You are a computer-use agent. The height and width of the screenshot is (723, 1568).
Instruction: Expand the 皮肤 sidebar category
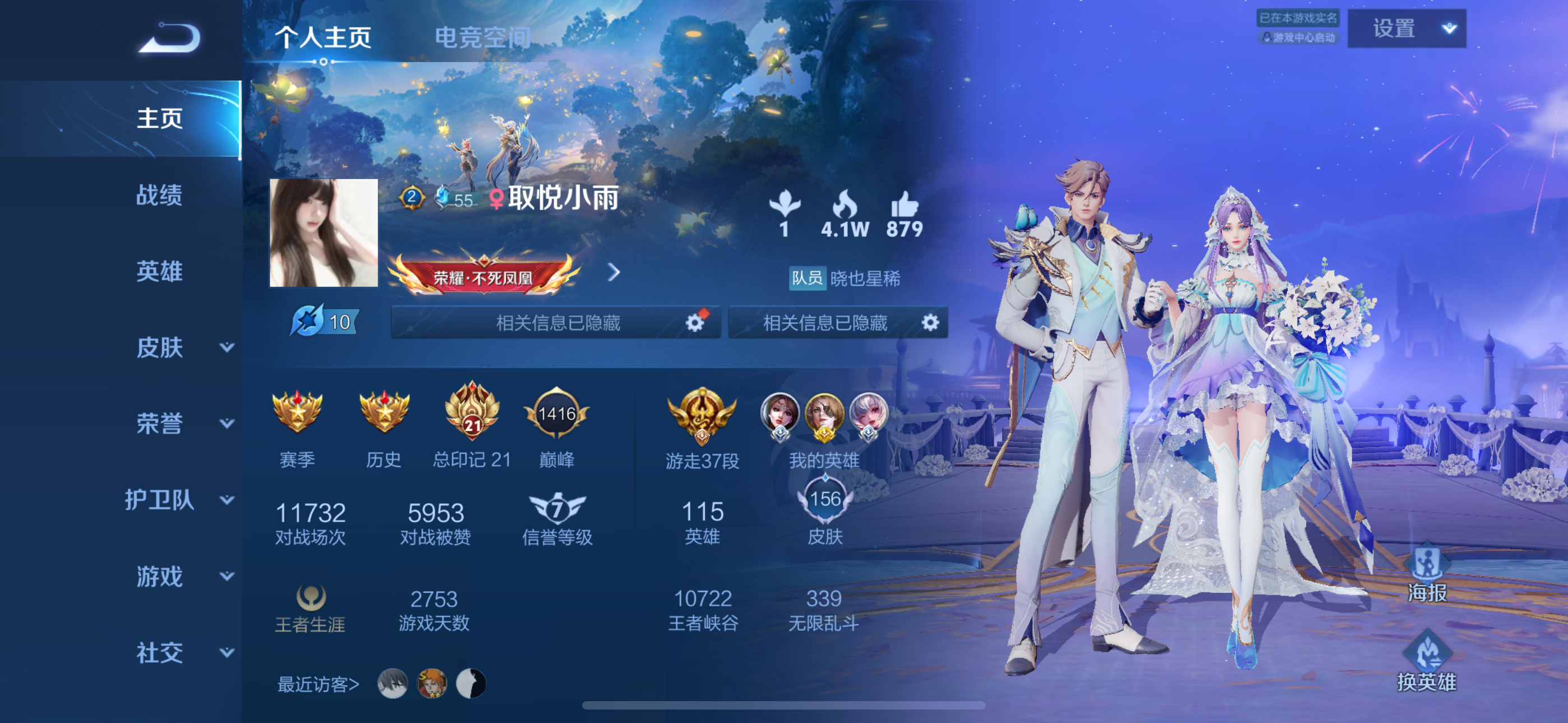pyautogui.click(x=183, y=347)
